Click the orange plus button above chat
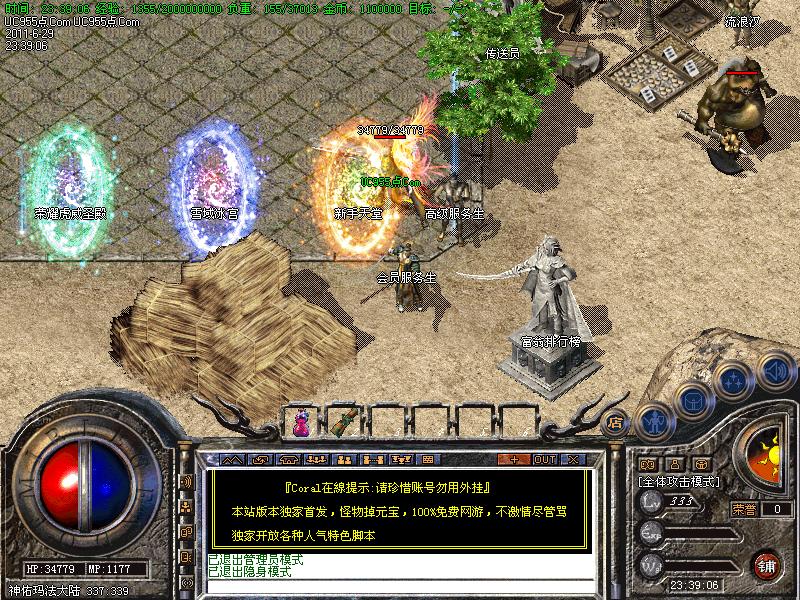 [x=514, y=459]
